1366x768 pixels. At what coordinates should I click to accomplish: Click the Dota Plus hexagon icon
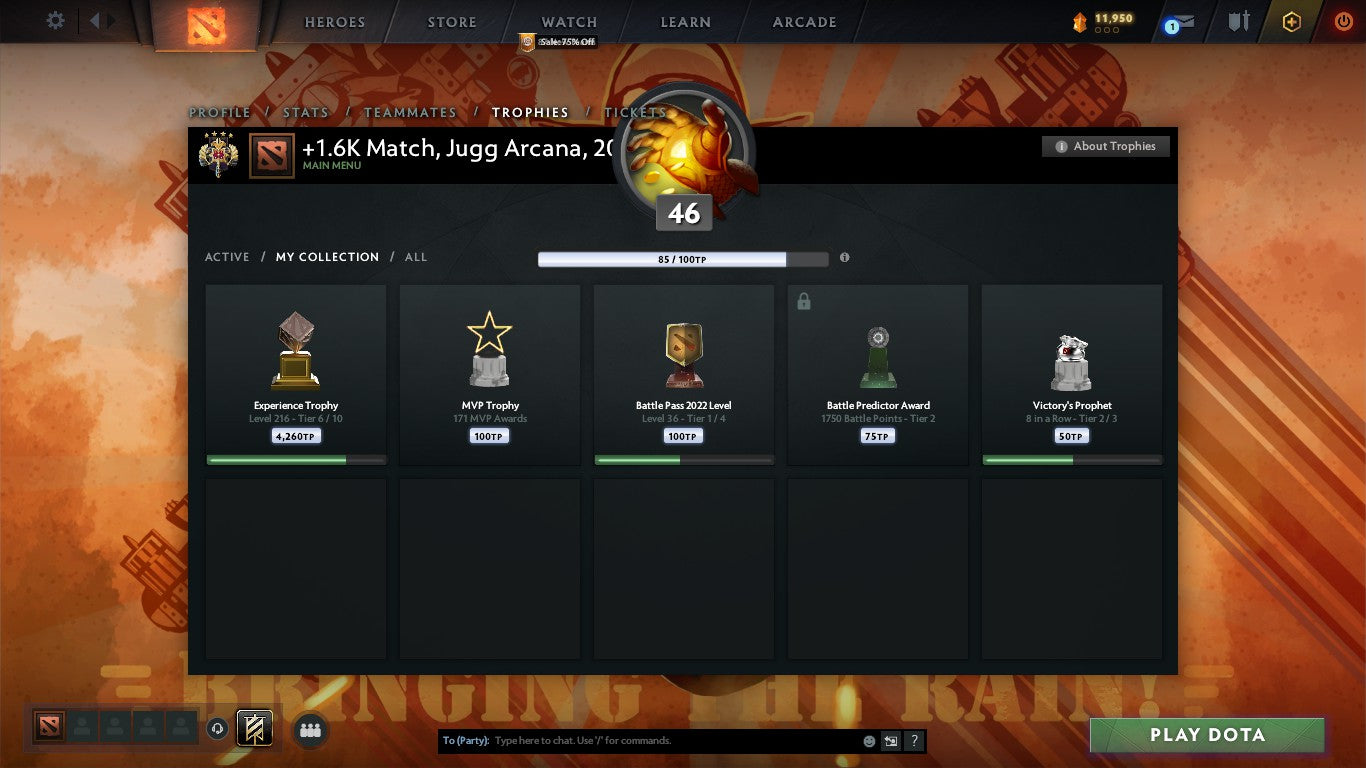(x=1290, y=21)
